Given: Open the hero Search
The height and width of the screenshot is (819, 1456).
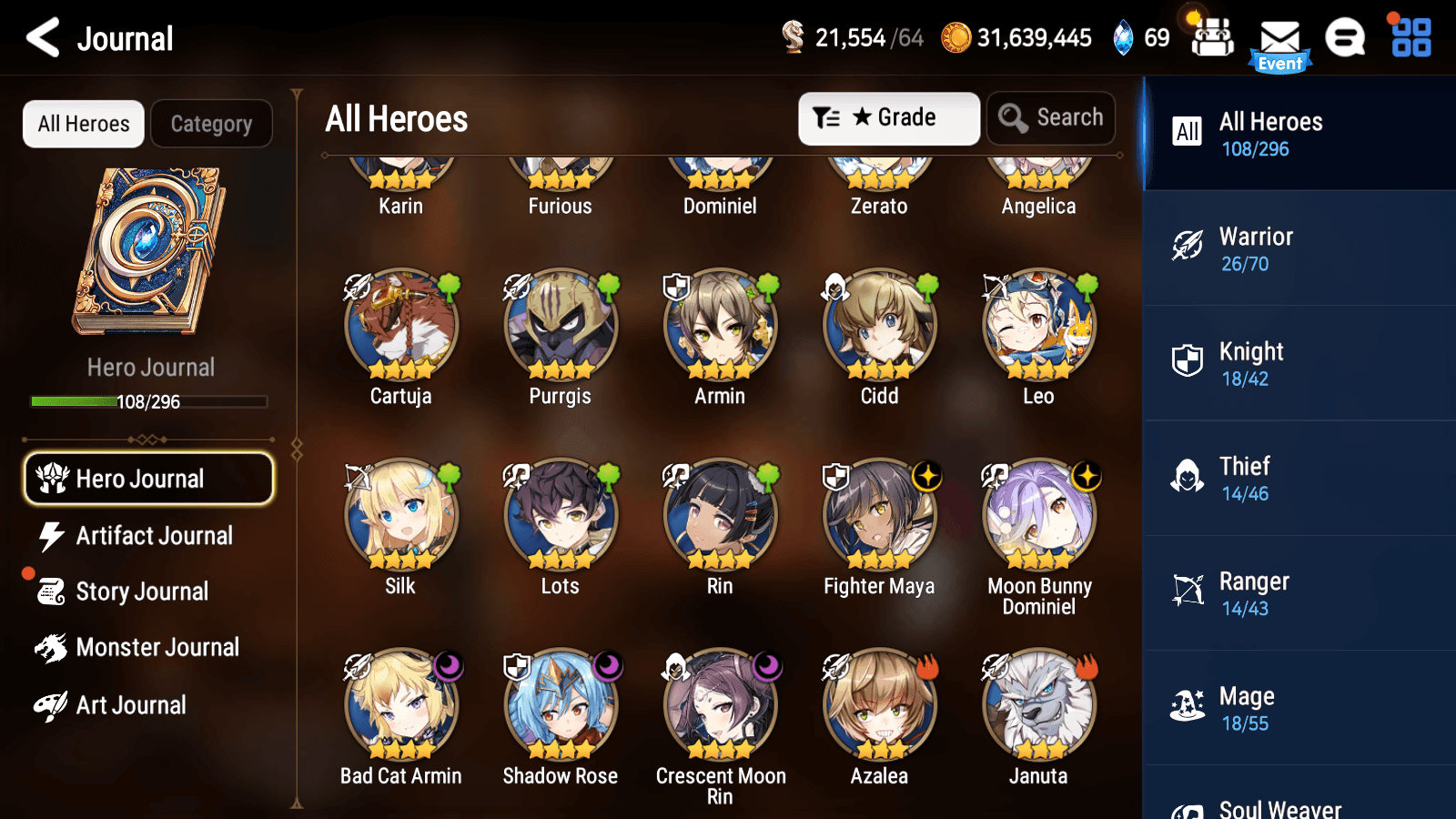Looking at the screenshot, I should click(1051, 117).
